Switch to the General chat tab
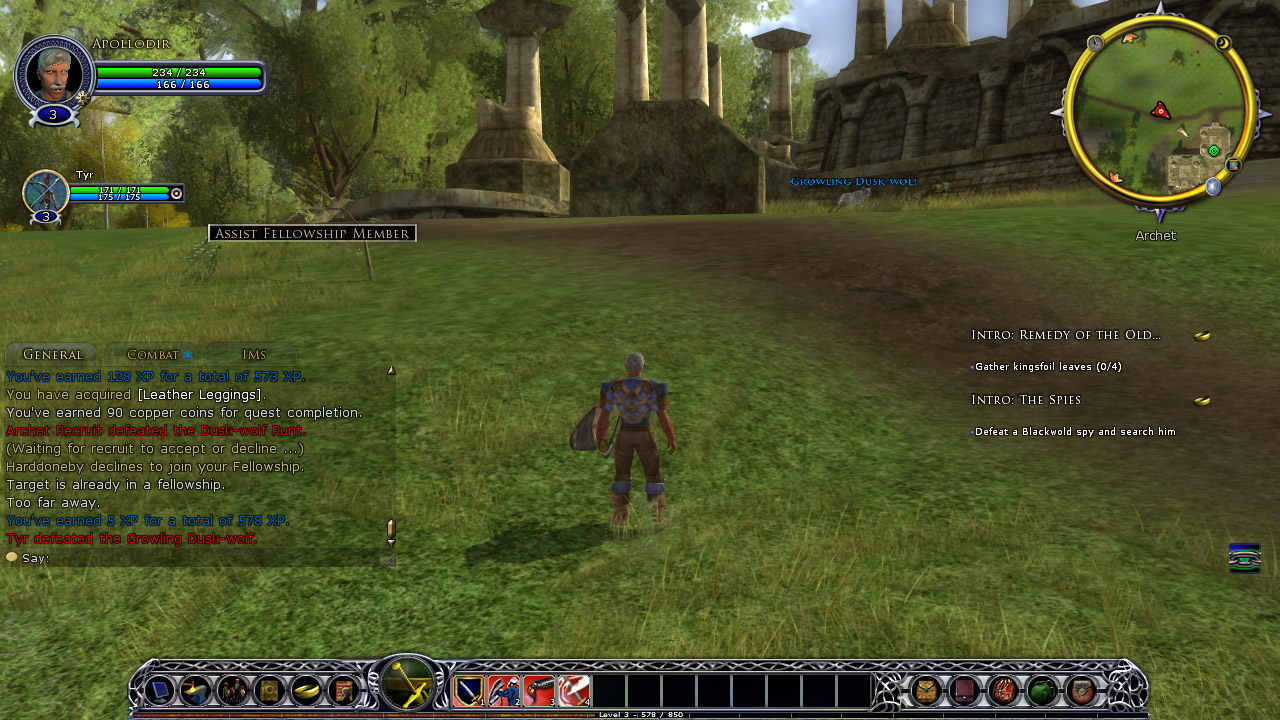Screen dimensions: 1280x720 click(x=52, y=355)
